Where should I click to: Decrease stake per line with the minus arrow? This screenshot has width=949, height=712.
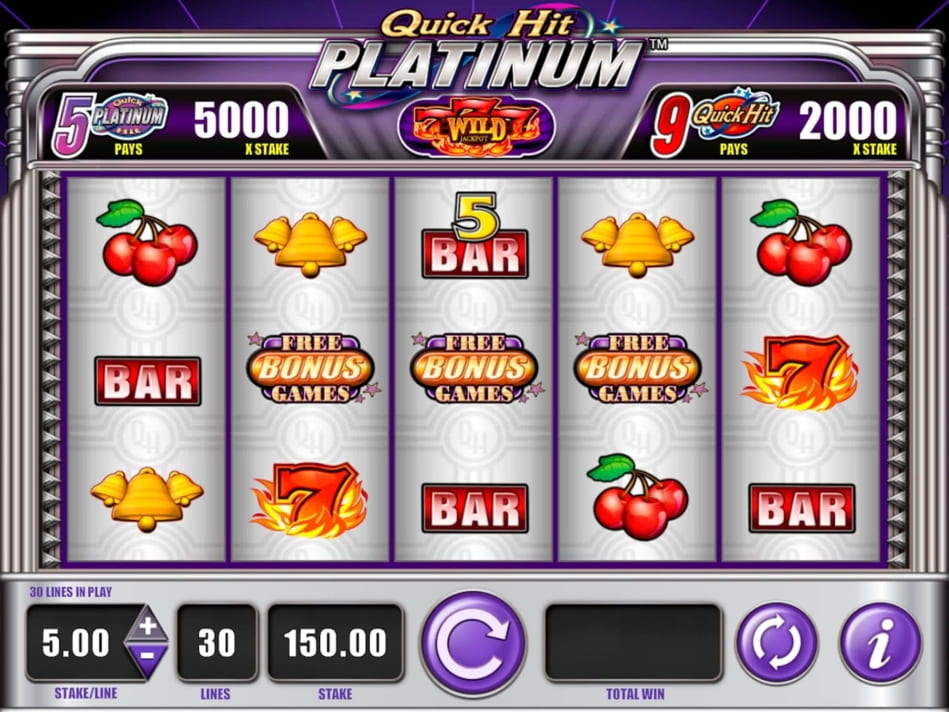tap(146, 658)
